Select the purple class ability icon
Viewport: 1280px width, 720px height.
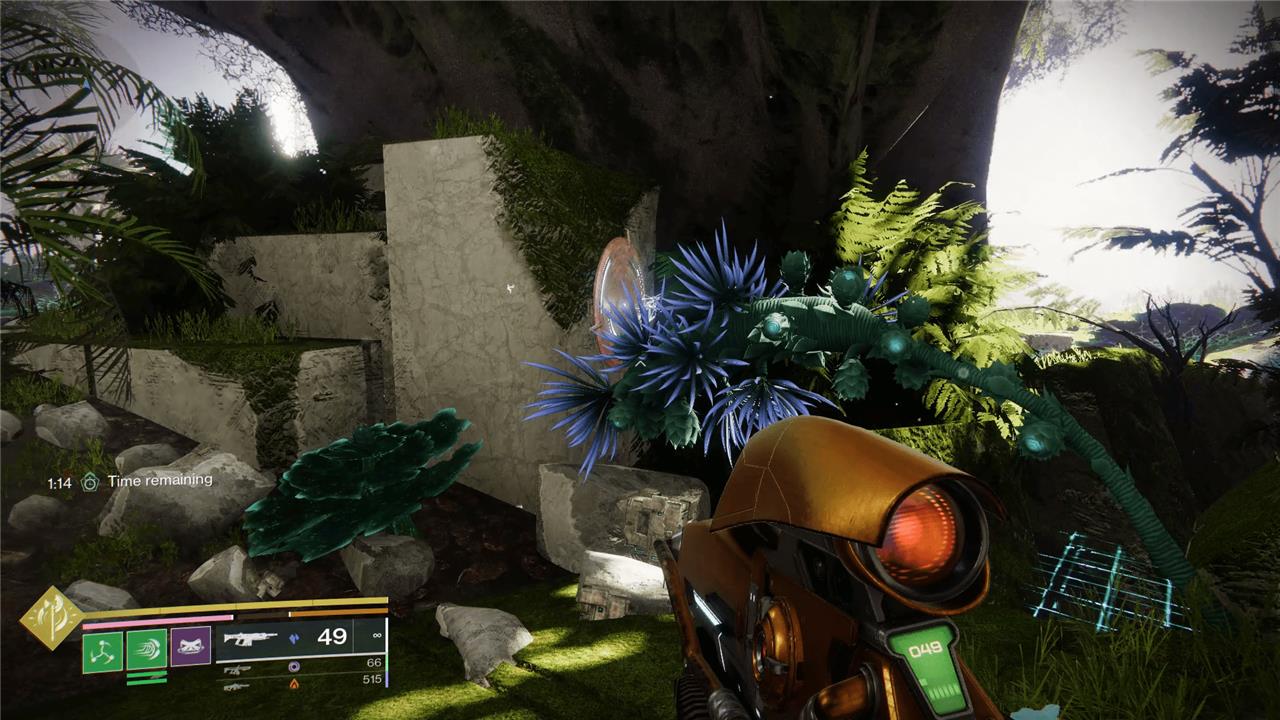(190, 647)
